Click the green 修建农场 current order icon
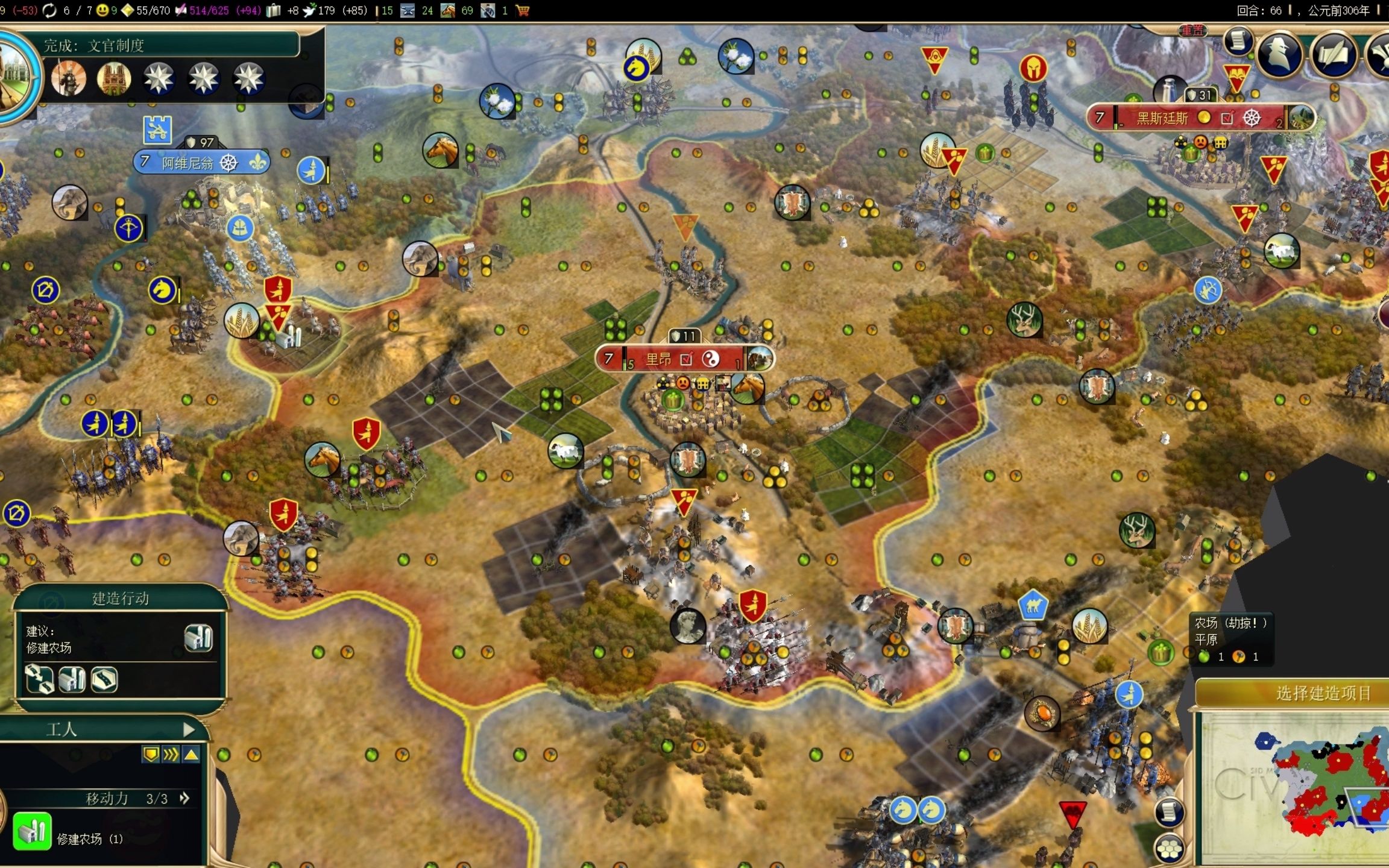 click(32, 832)
